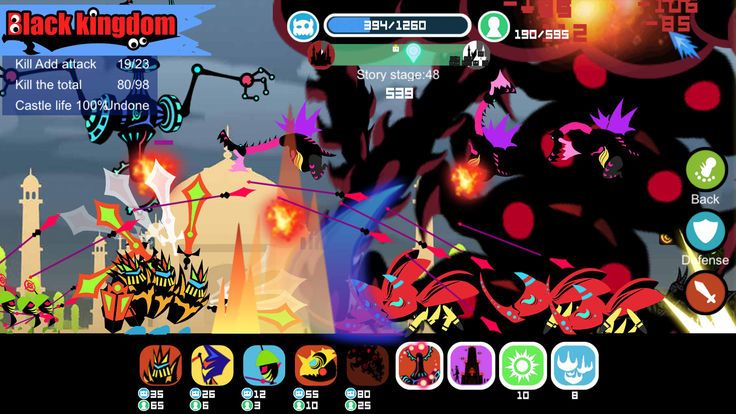Tap the red sword attack button

[705, 293]
